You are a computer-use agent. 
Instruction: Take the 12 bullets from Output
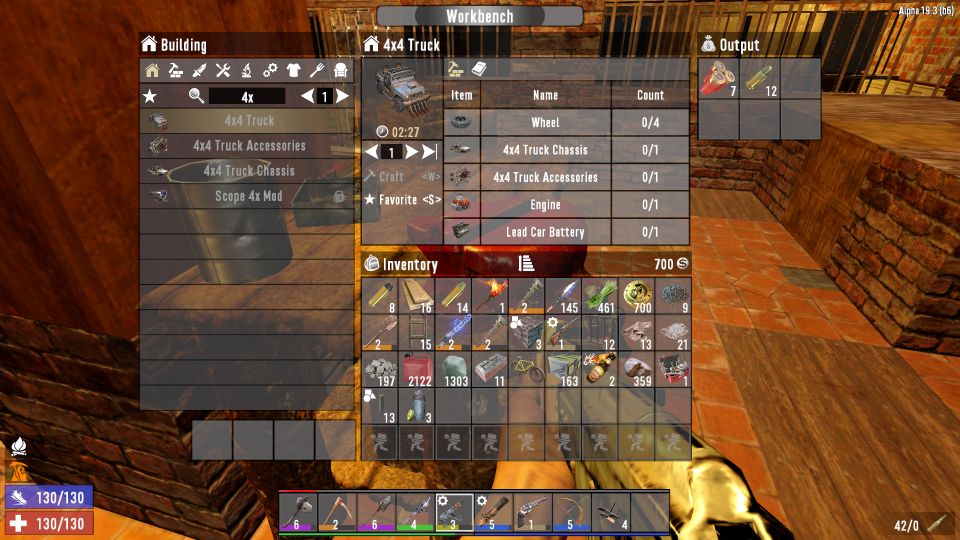(x=760, y=79)
